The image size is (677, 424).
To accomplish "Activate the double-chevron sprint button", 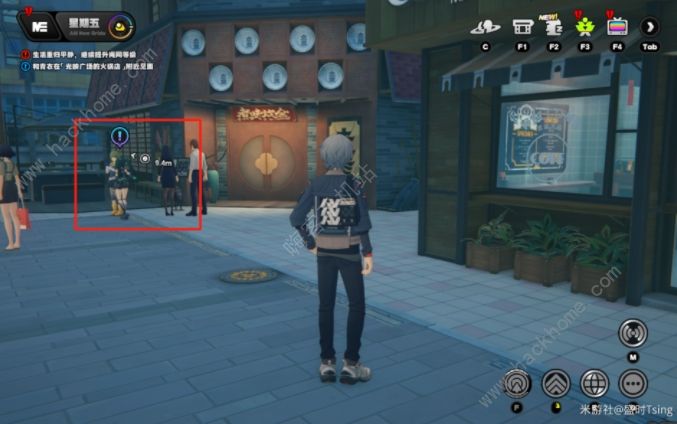I will [556, 383].
